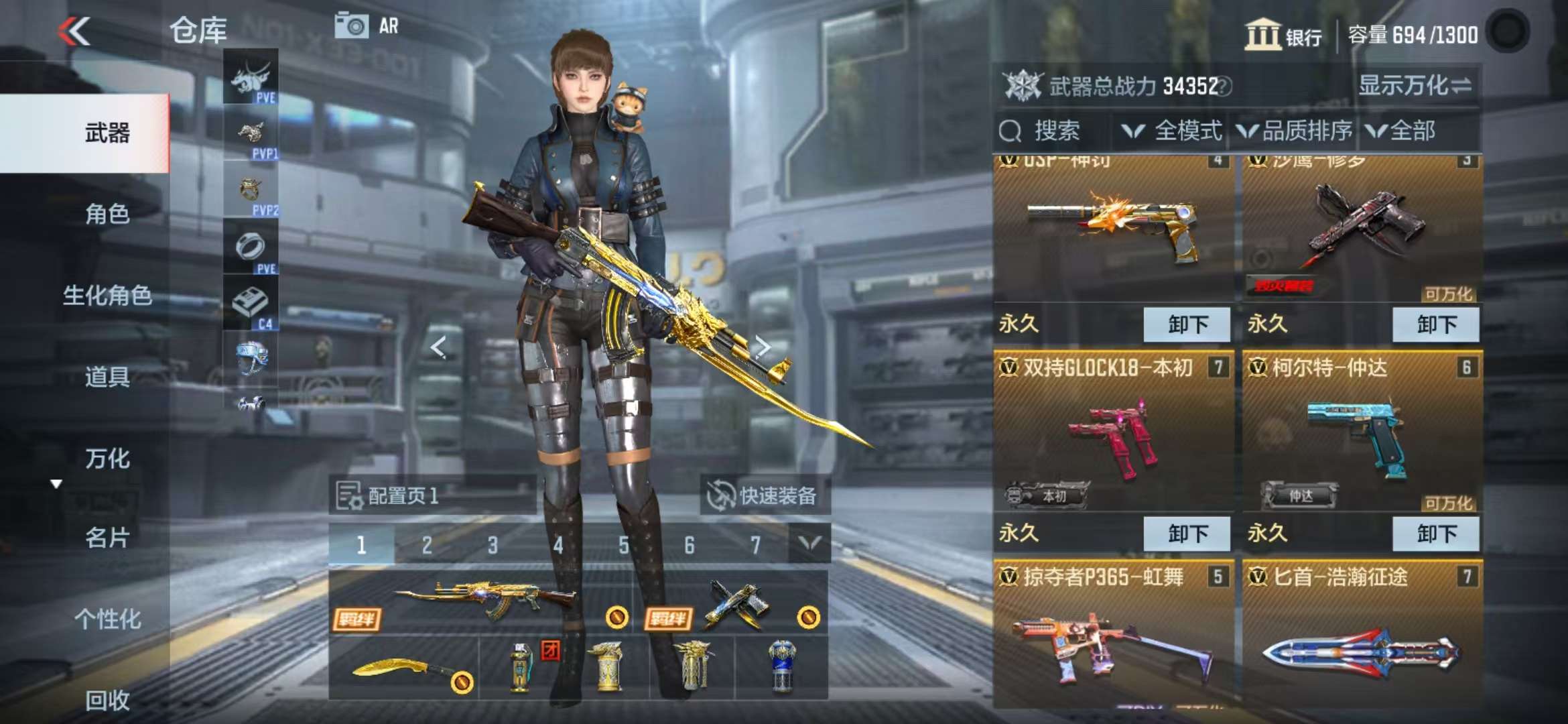This screenshot has height=724, width=1568.
Task: Go back using the red arrow
Action: click(x=74, y=32)
